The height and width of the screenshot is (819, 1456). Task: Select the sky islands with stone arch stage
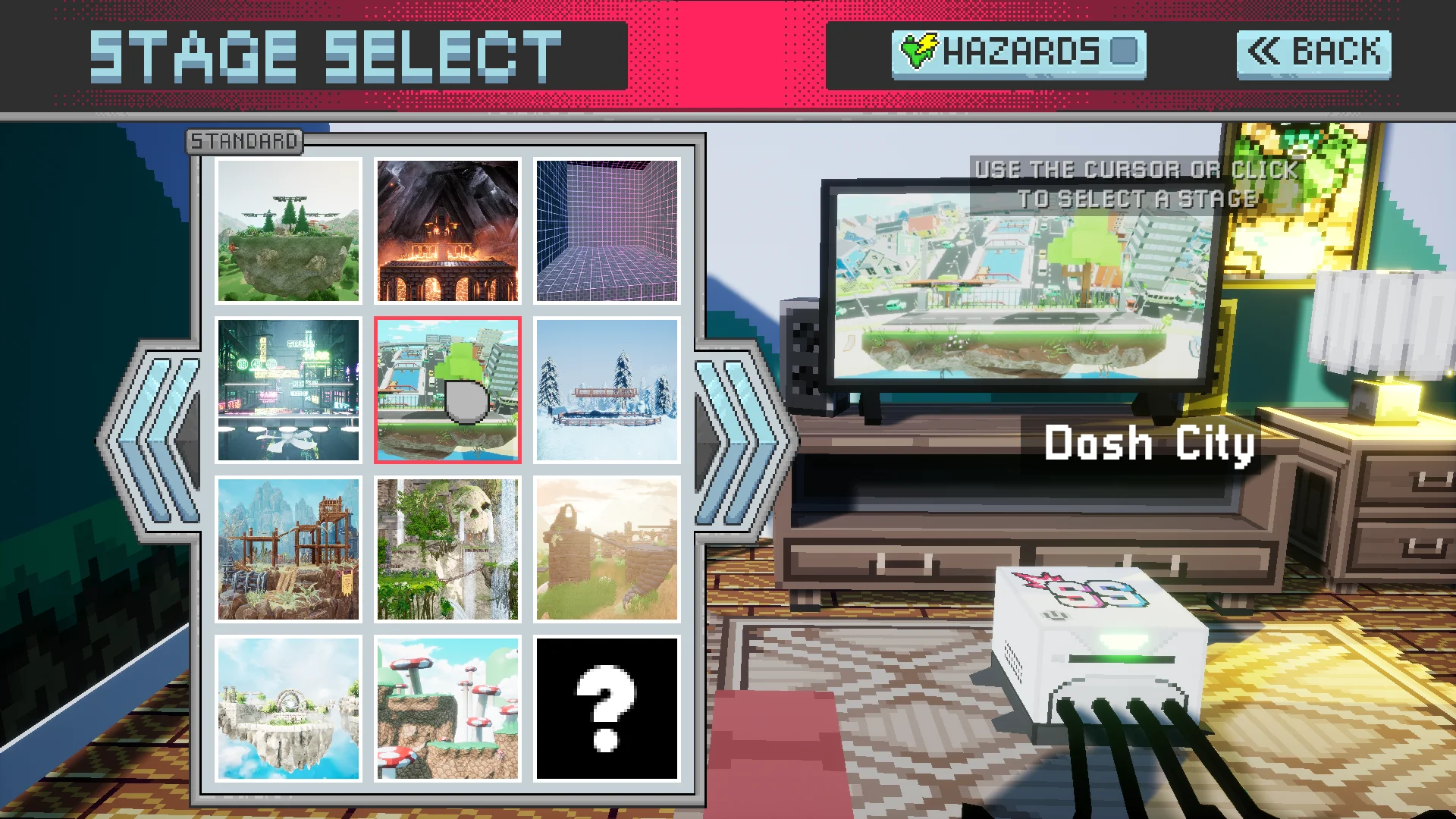coord(288,709)
